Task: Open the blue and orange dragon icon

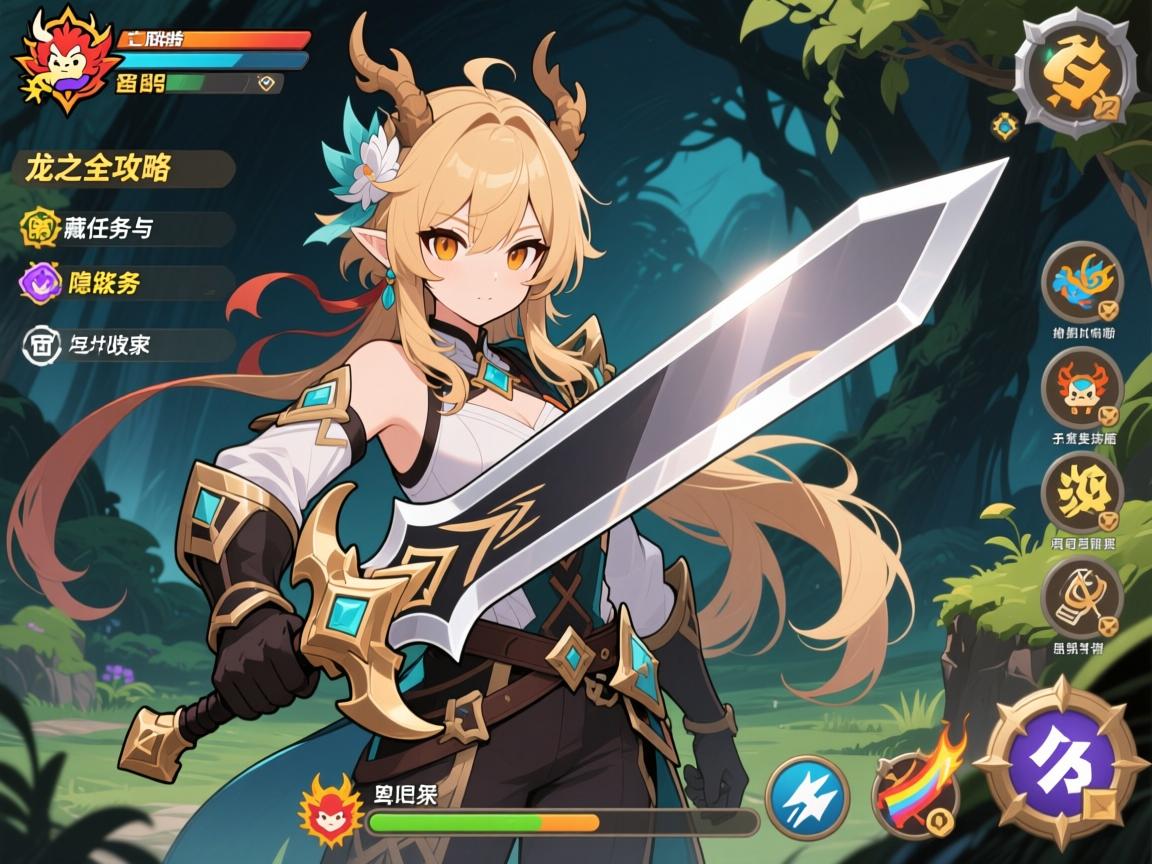Action: [x=1082, y=282]
